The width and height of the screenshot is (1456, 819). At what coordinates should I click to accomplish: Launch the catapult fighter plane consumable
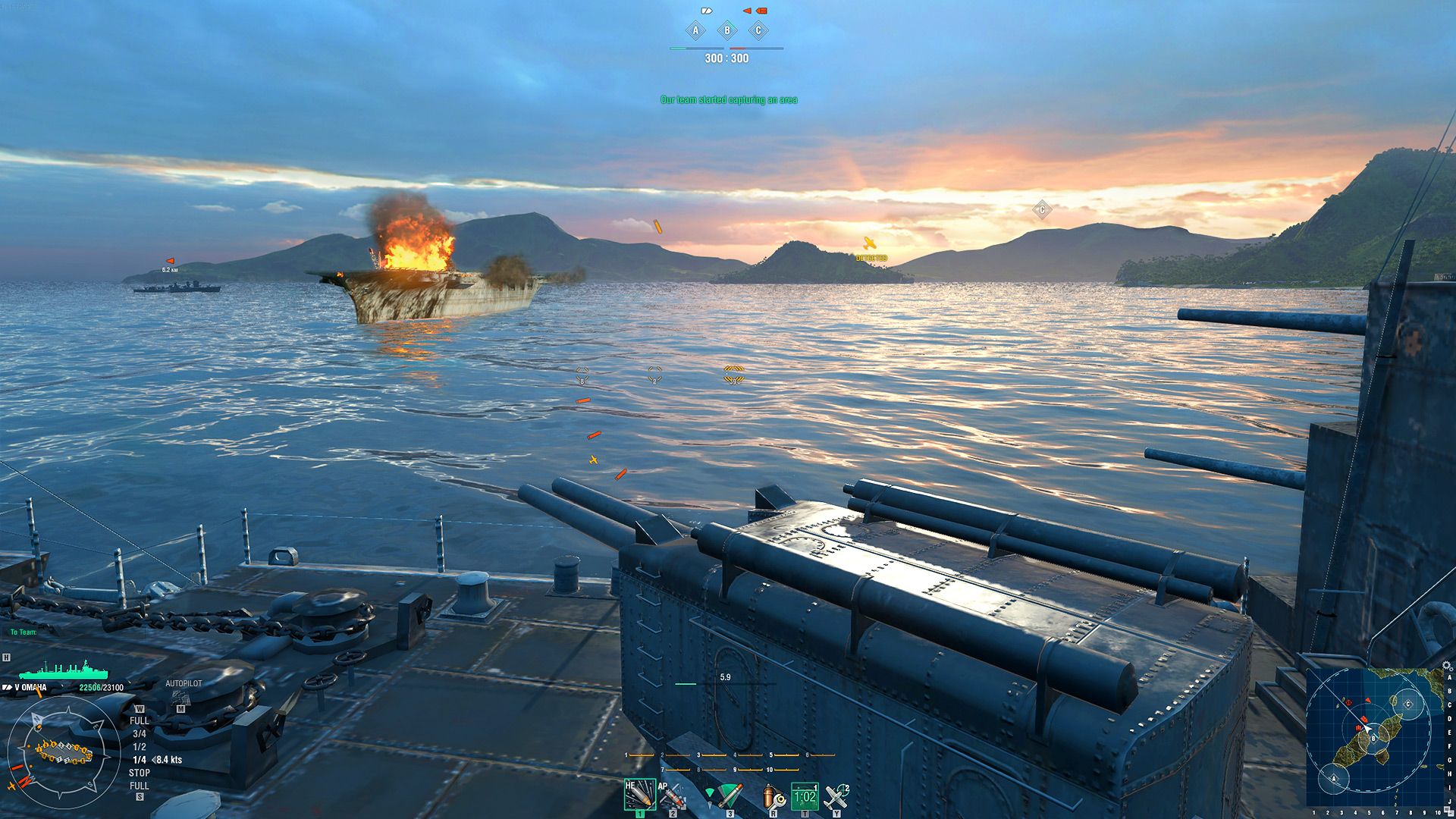[838, 795]
